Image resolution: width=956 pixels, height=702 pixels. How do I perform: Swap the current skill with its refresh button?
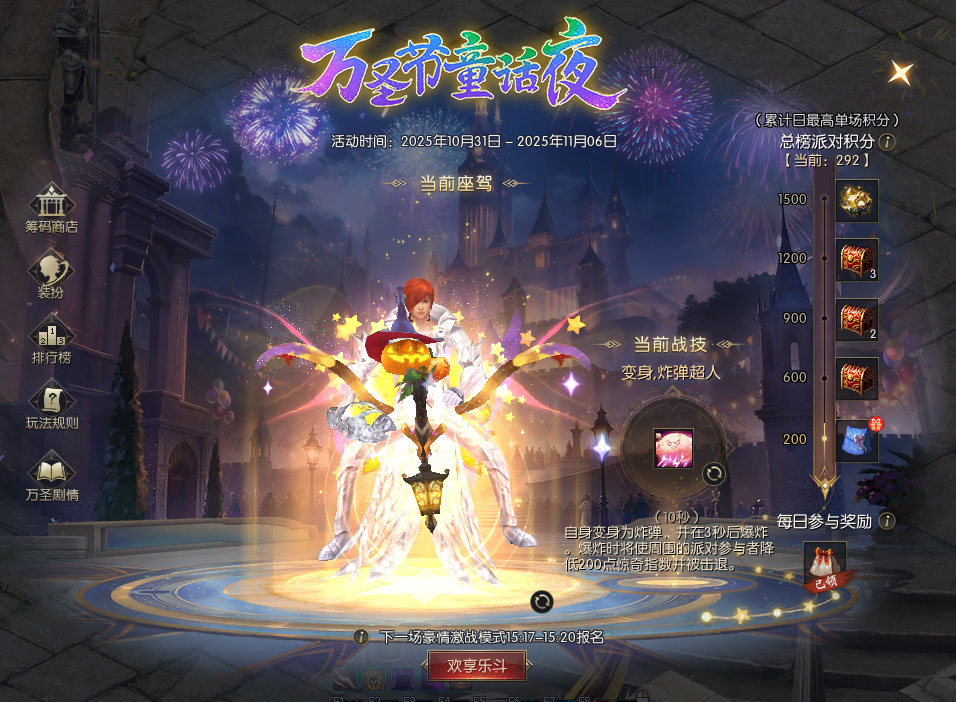click(x=713, y=474)
